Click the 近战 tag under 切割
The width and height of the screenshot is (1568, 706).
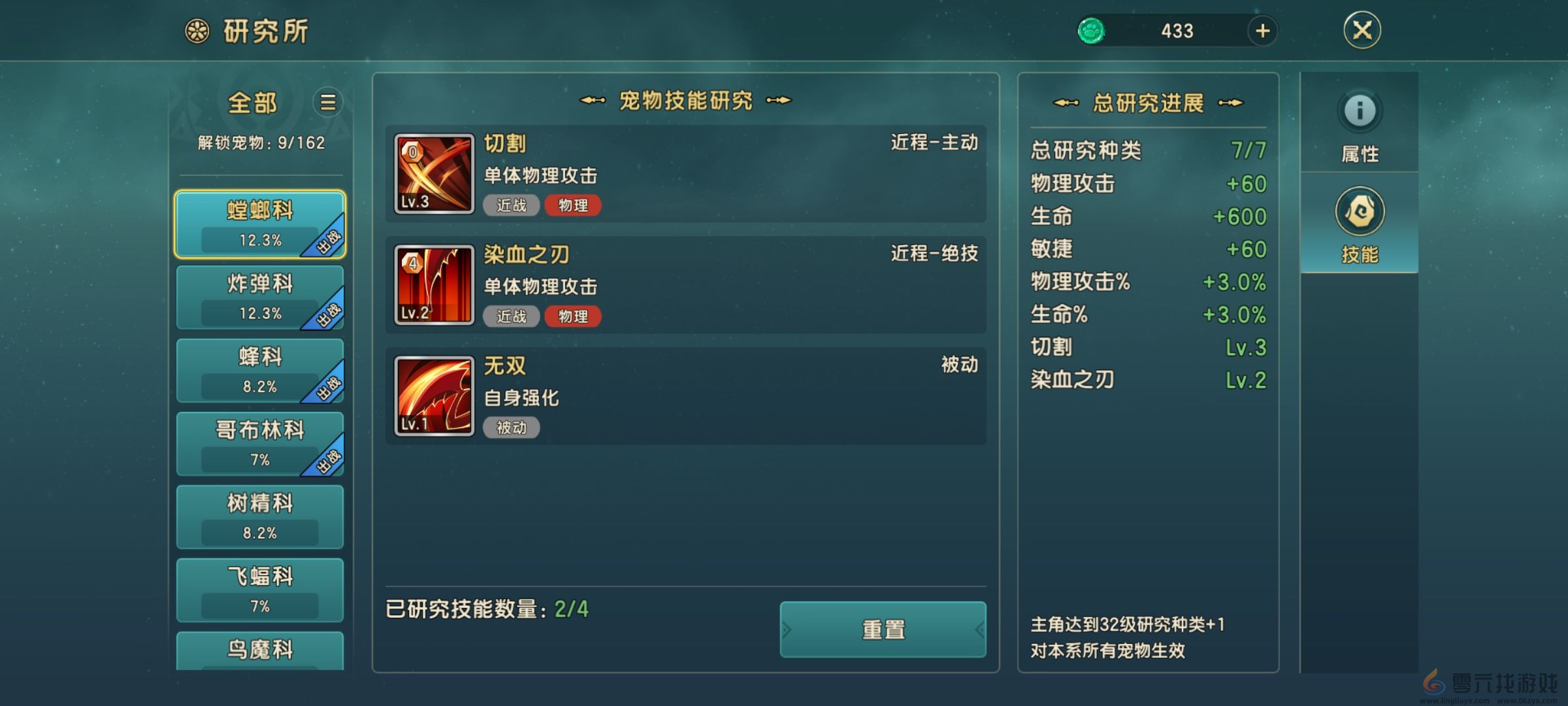[512, 206]
